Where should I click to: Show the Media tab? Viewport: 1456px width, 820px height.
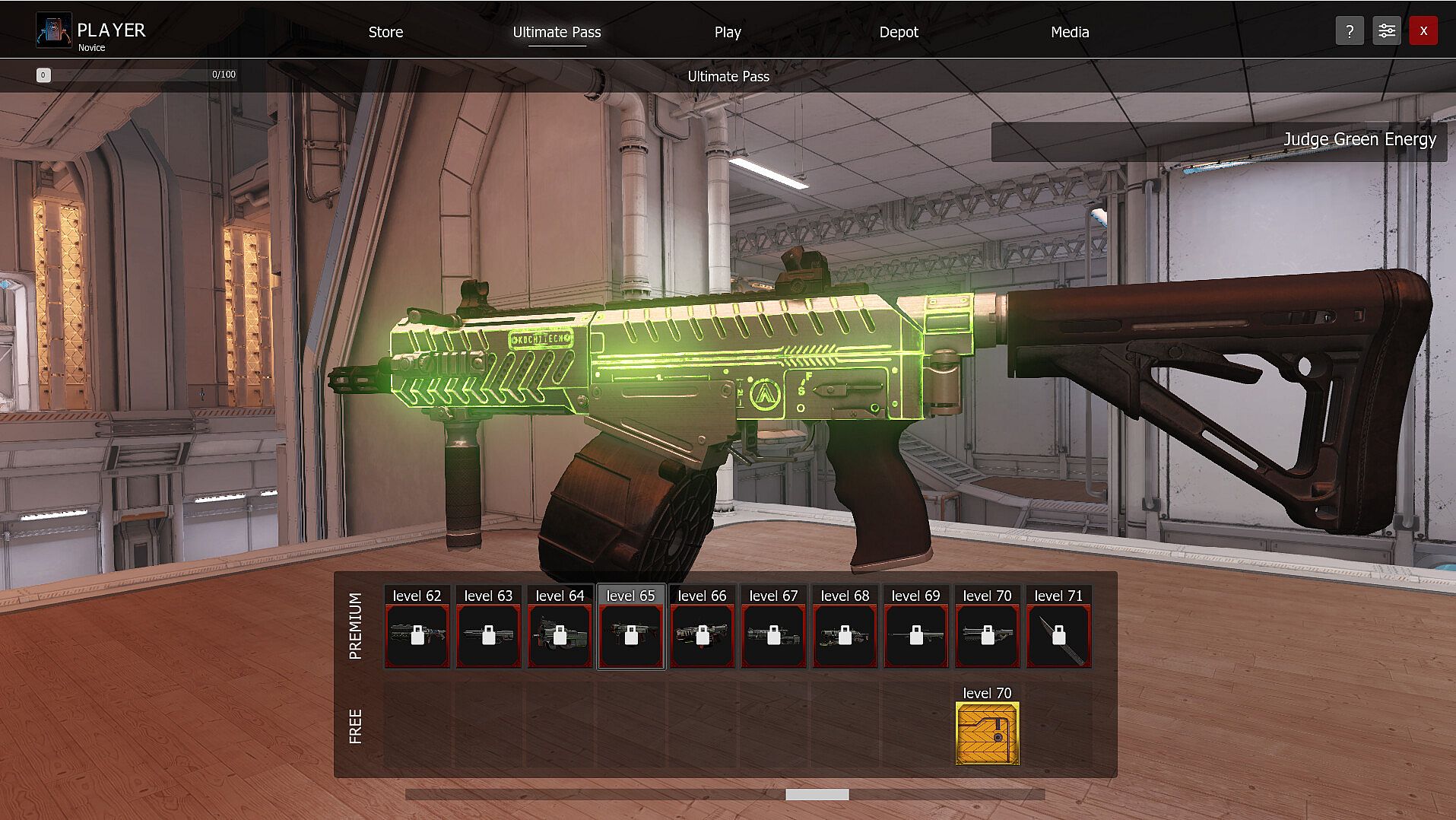pyautogui.click(x=1070, y=32)
